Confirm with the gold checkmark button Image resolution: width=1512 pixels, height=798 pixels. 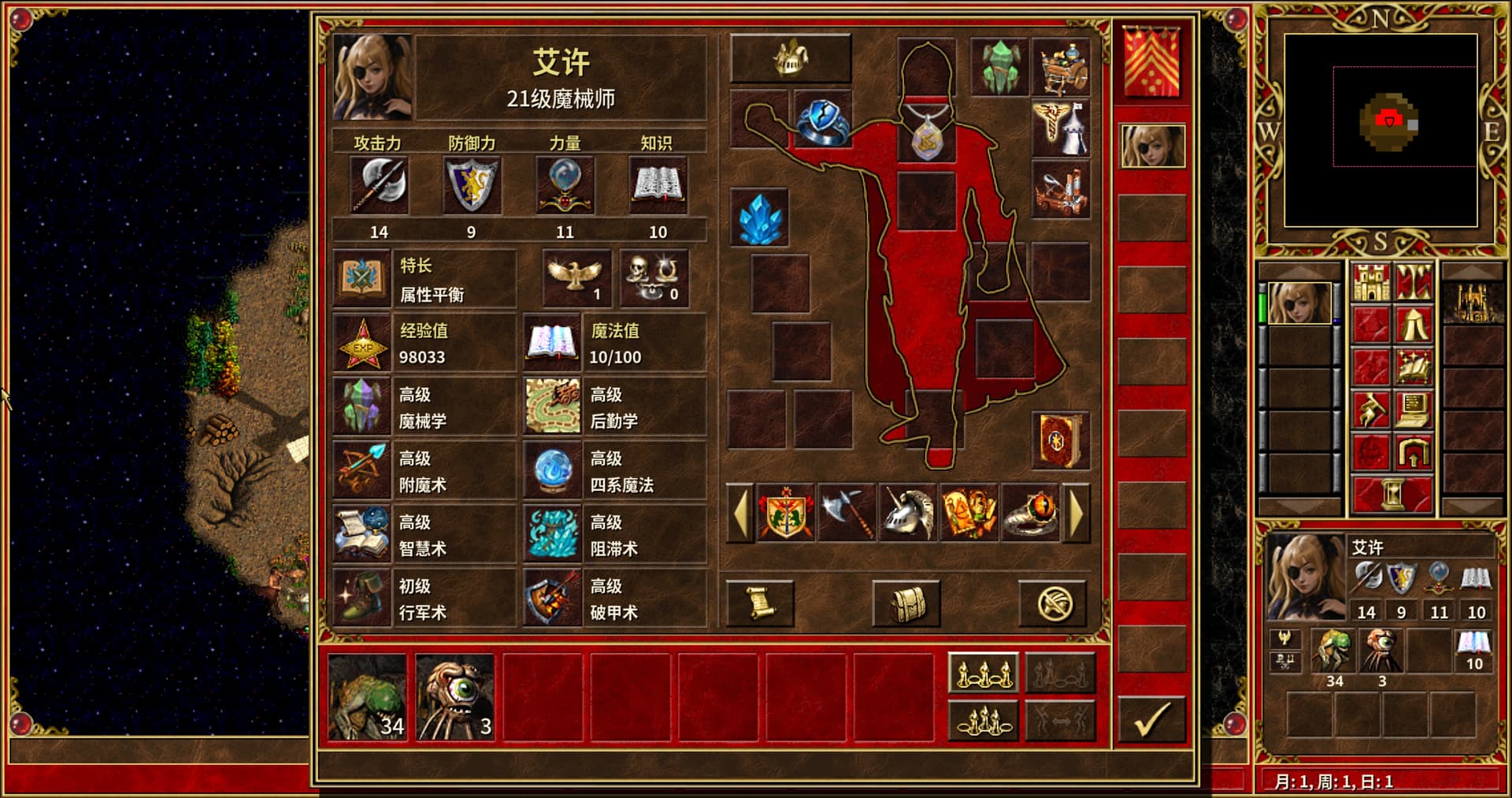[1151, 720]
